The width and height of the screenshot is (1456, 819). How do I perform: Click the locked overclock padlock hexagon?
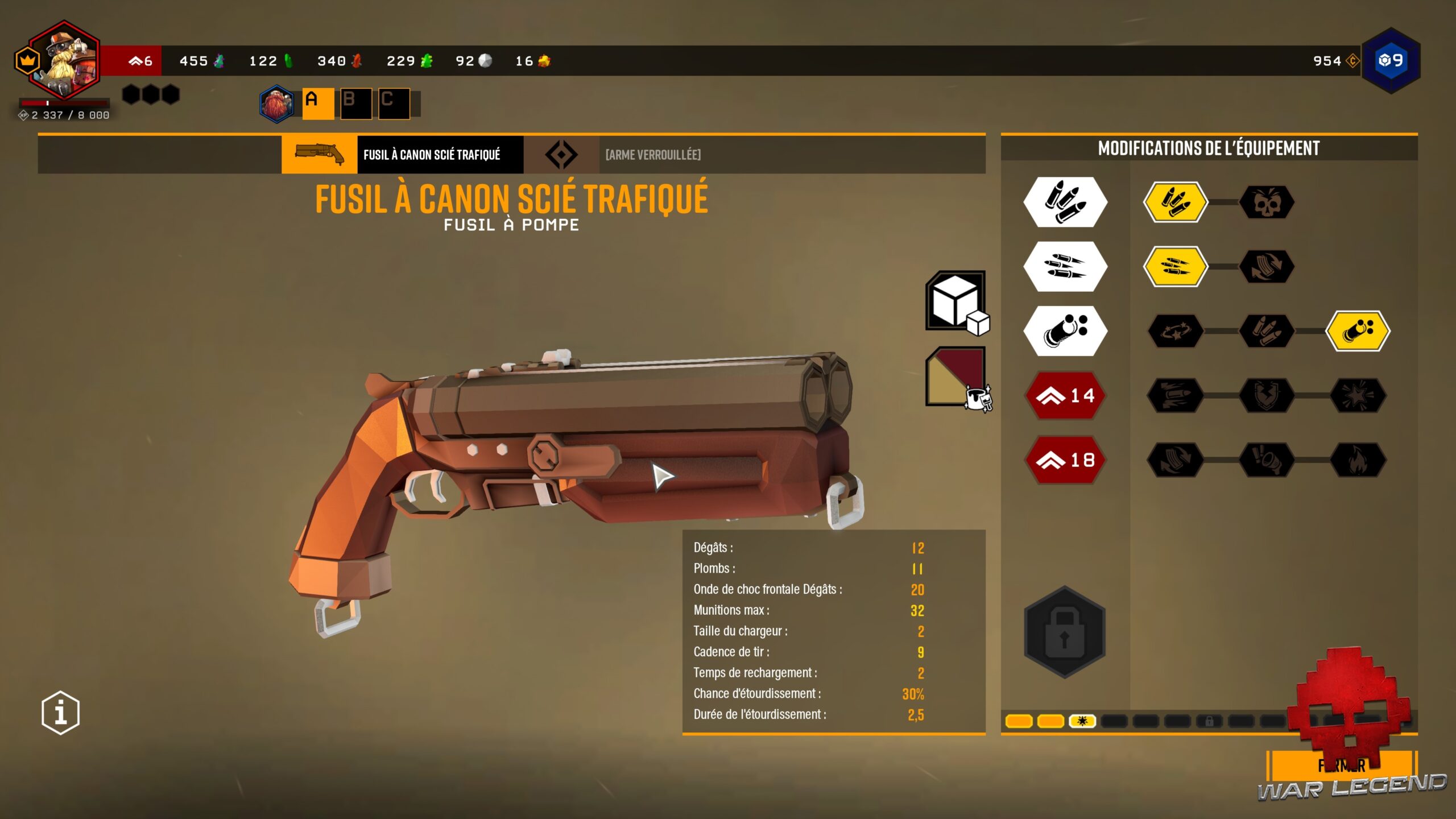(1065, 632)
